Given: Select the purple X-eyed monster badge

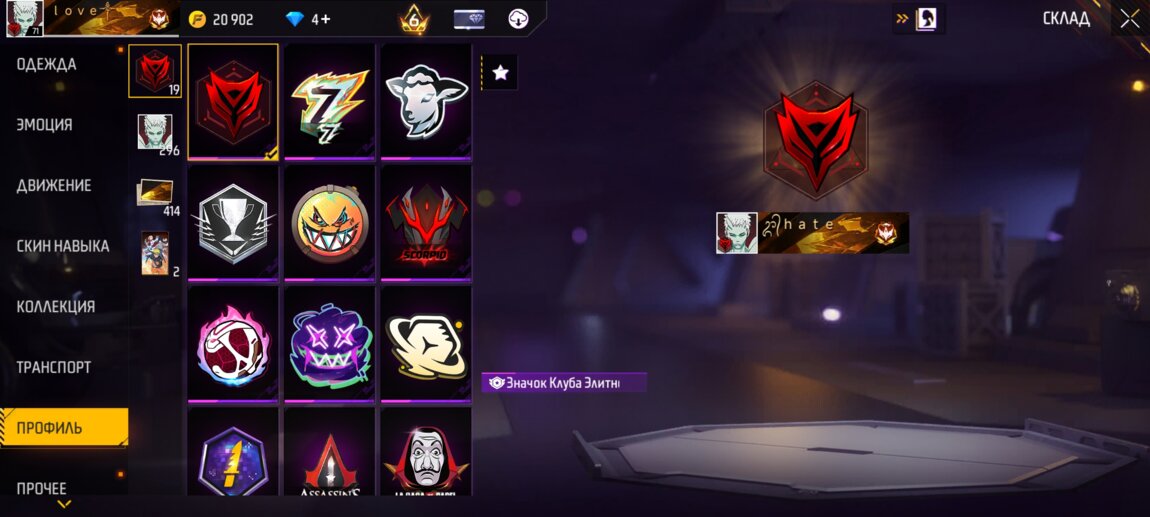Looking at the screenshot, I should (x=330, y=343).
